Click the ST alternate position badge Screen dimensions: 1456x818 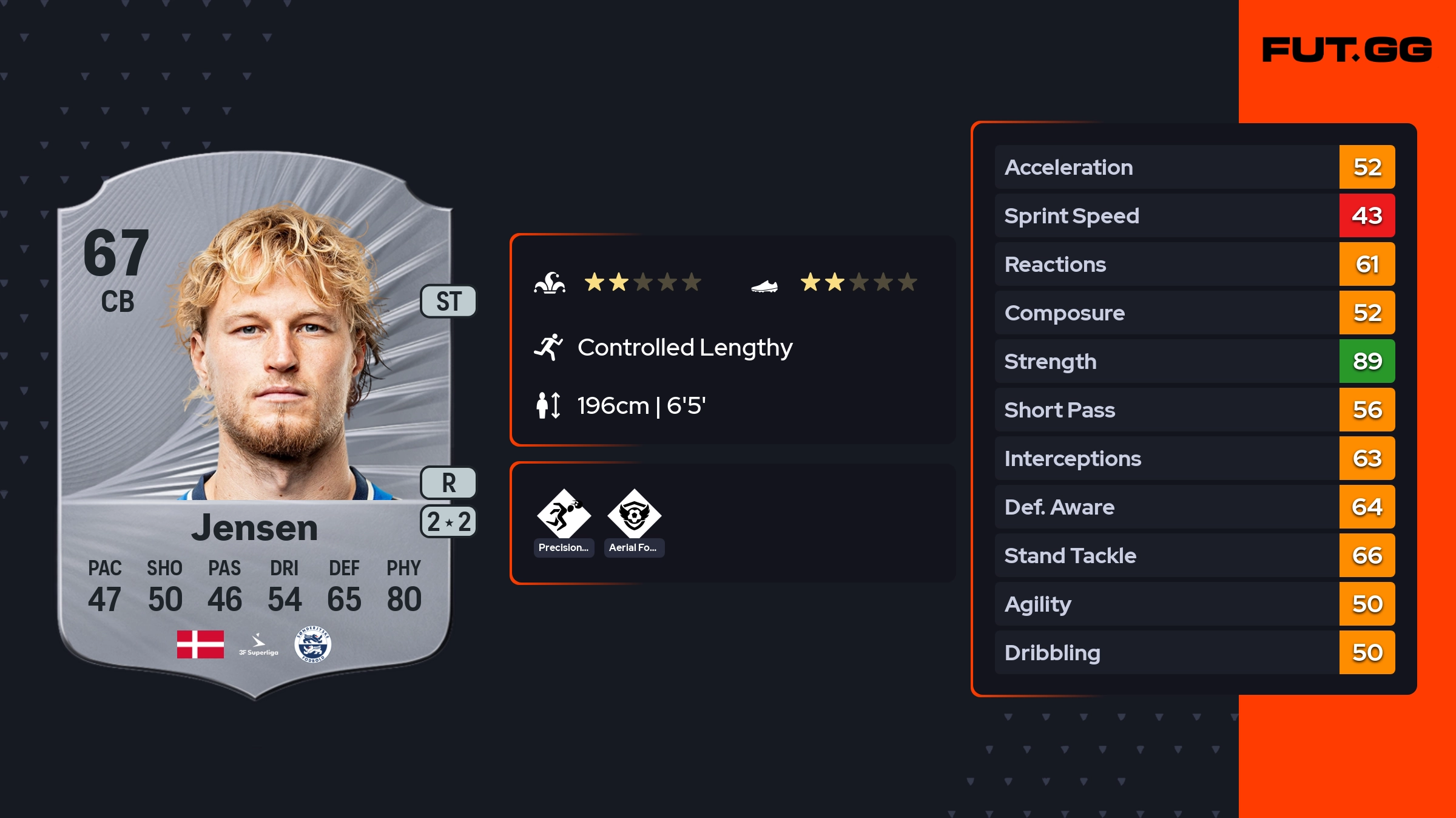point(448,302)
